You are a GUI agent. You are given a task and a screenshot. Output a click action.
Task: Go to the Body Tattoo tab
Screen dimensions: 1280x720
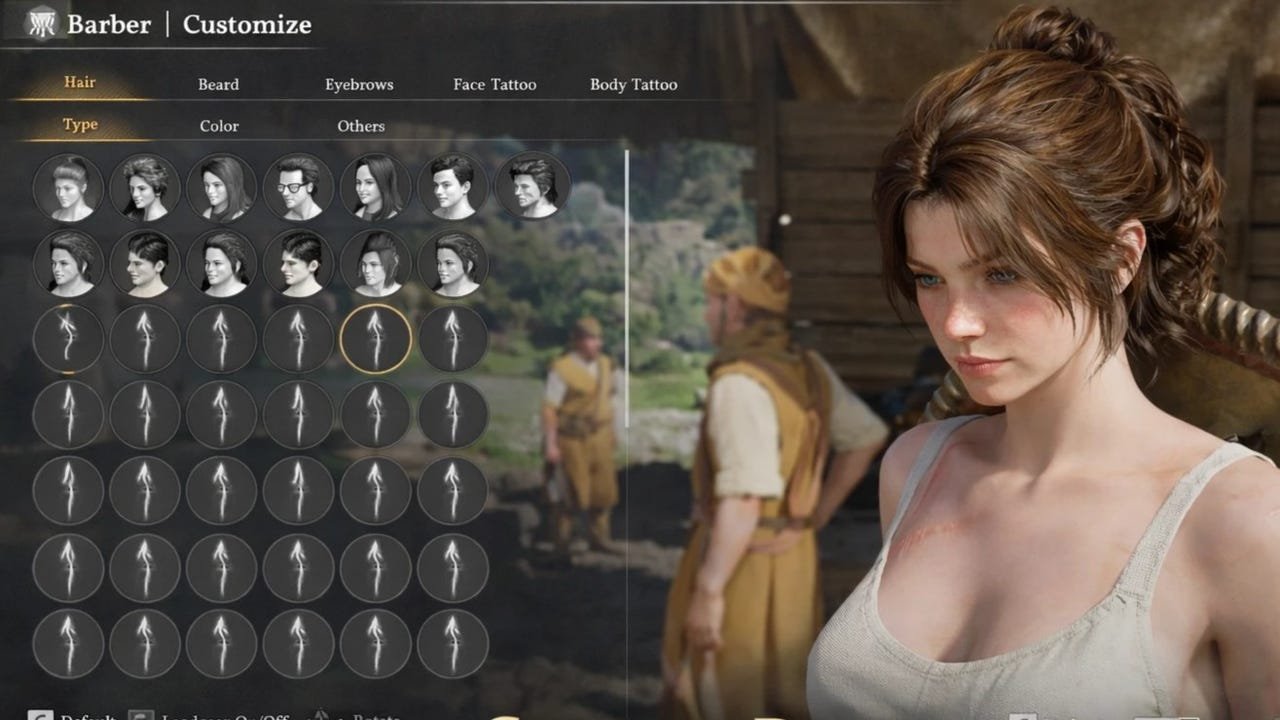pyautogui.click(x=633, y=85)
